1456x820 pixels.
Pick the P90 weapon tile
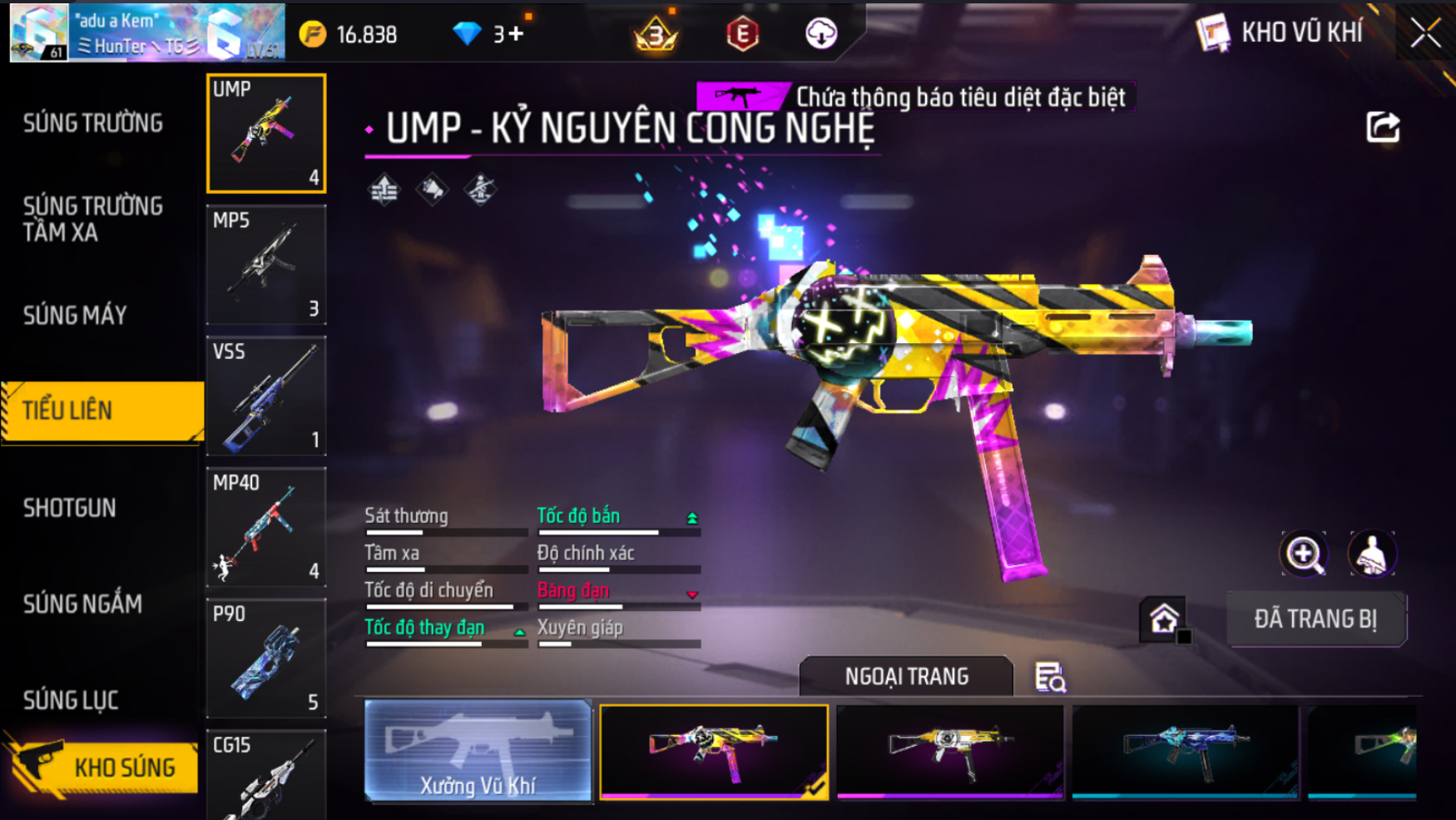tap(266, 658)
